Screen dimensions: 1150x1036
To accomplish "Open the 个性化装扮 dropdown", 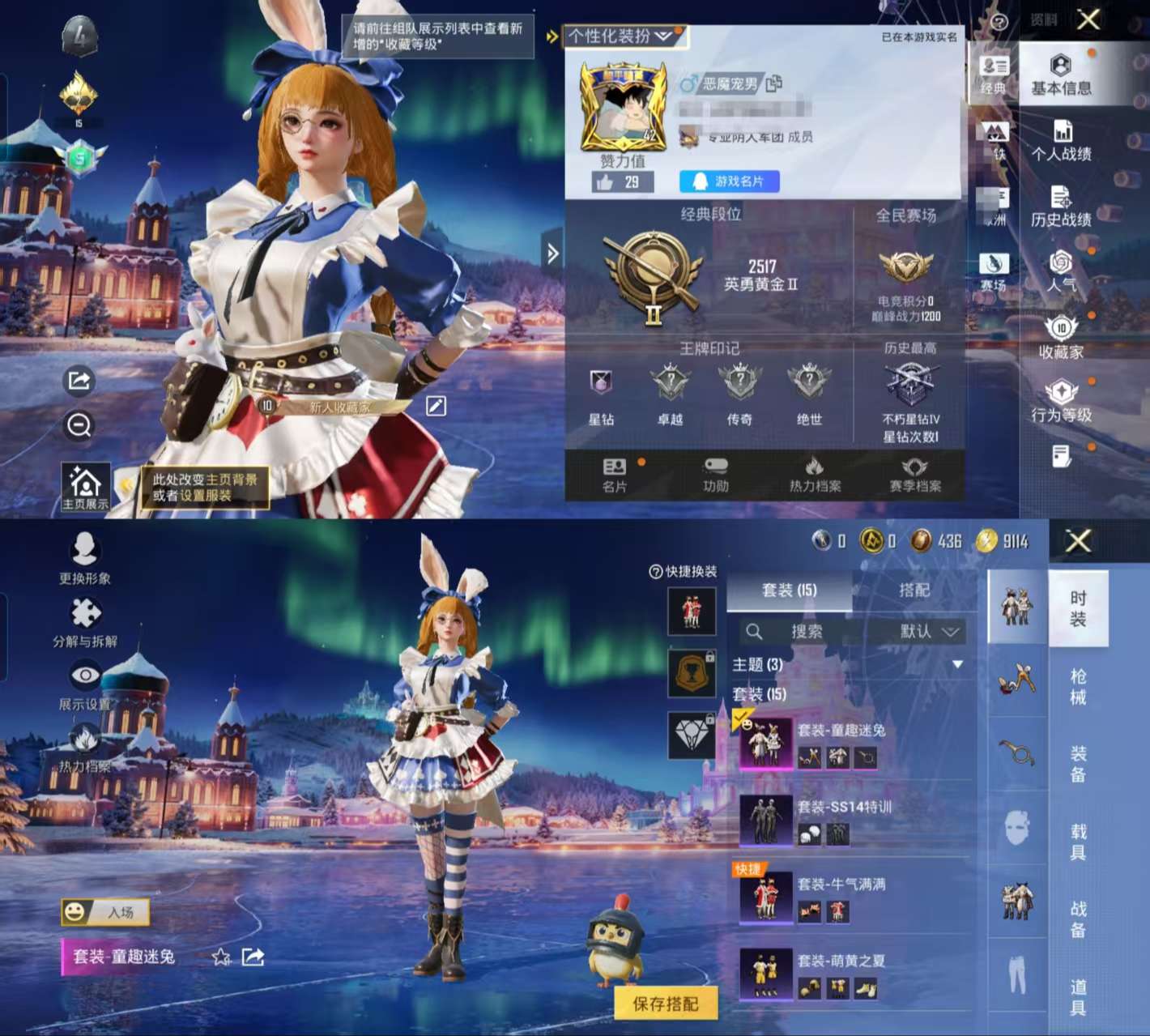I will (615, 36).
